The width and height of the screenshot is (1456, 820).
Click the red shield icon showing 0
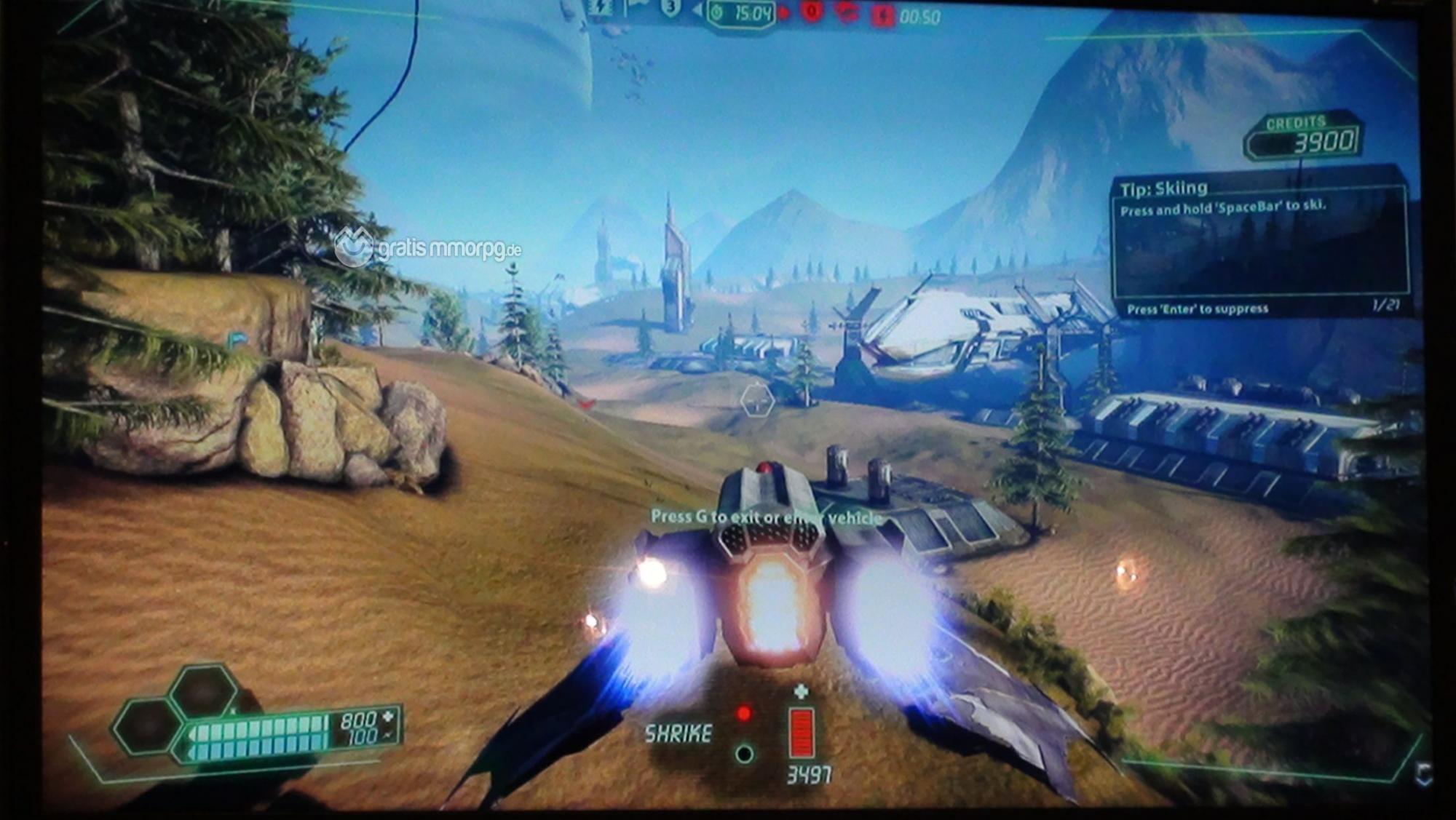pyautogui.click(x=812, y=12)
